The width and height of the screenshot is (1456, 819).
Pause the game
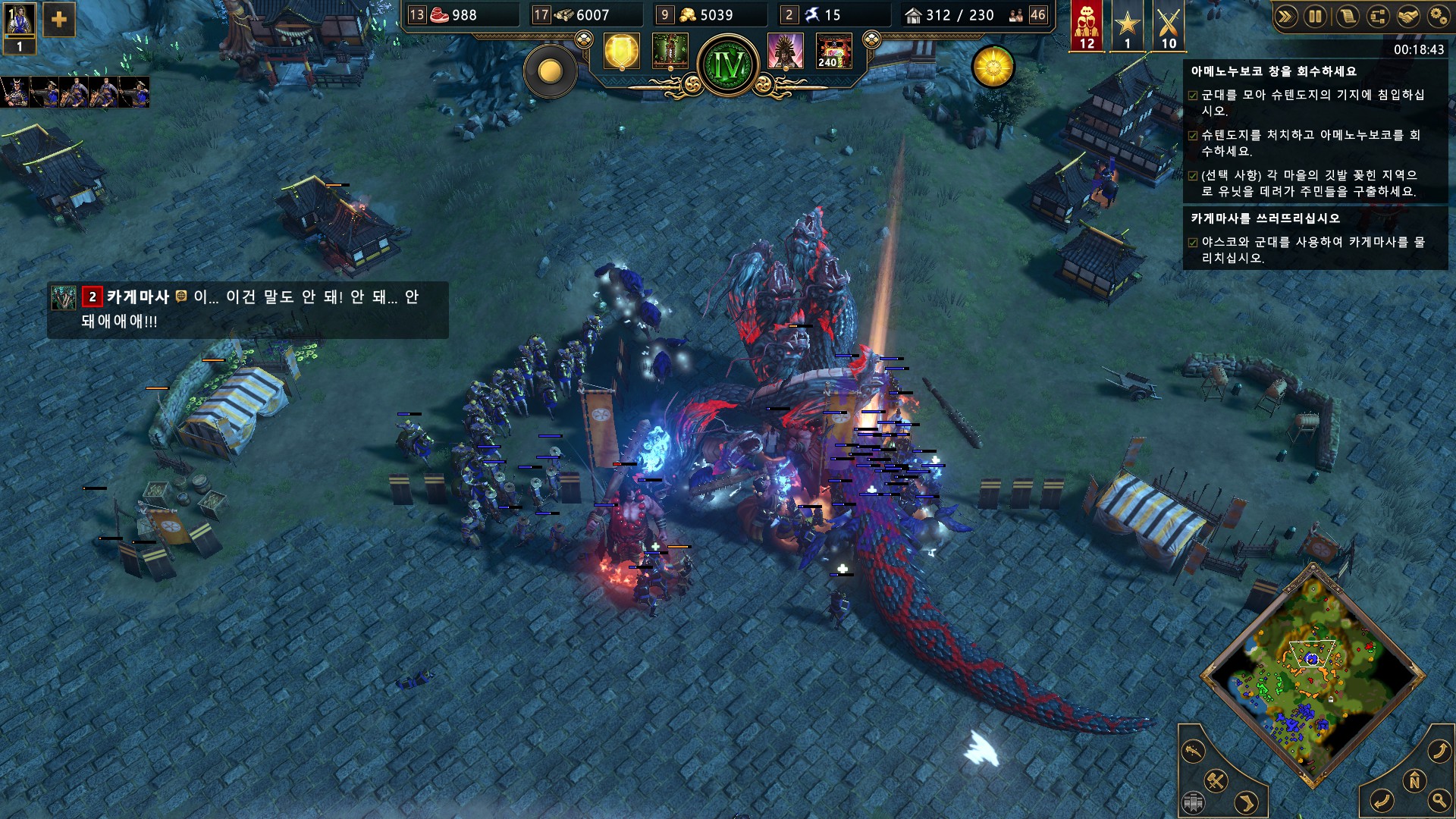pos(1316,17)
